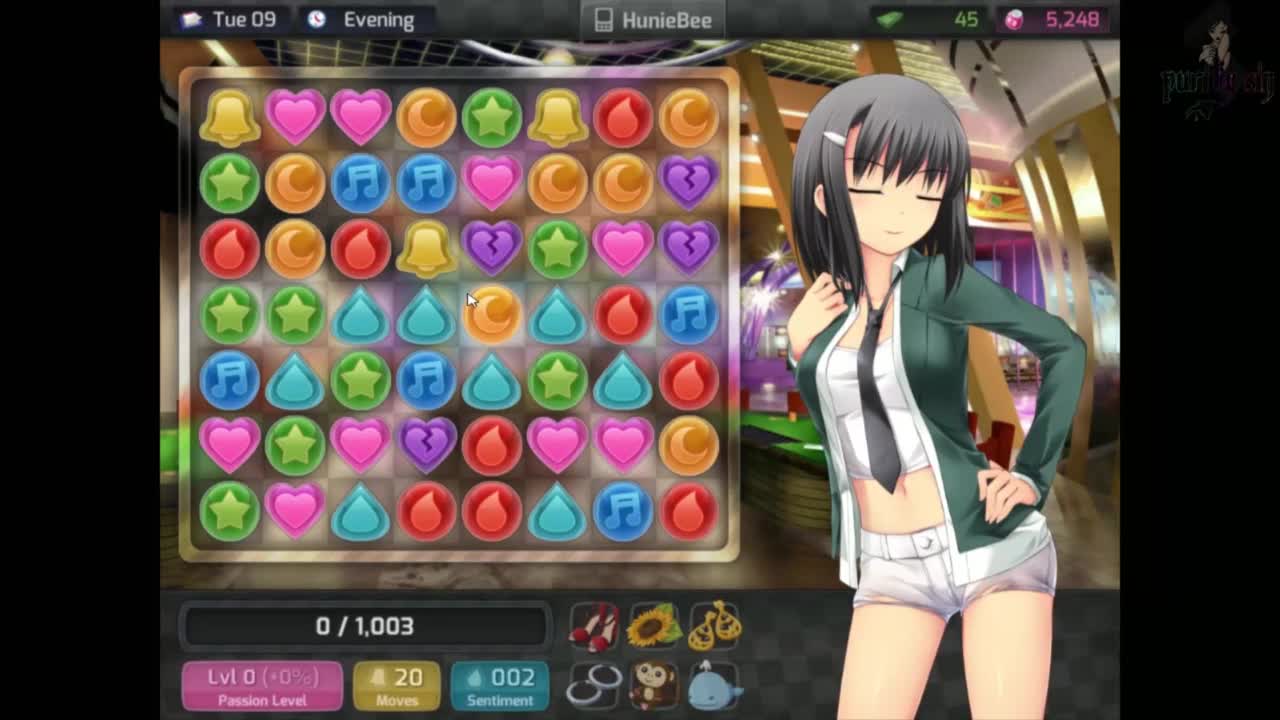Use the red high heels date gift

point(594,625)
